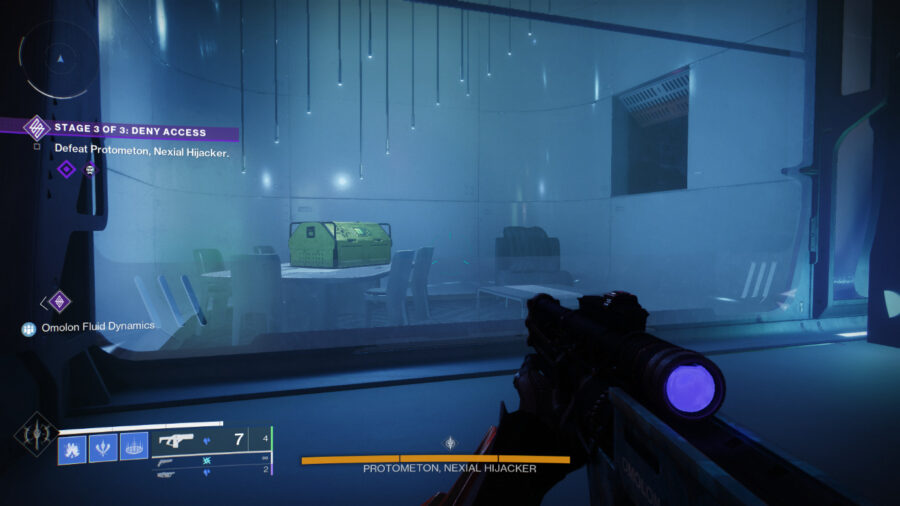900x506 pixels.
Task: Click the circular radar in the corner
Action: click(59, 60)
